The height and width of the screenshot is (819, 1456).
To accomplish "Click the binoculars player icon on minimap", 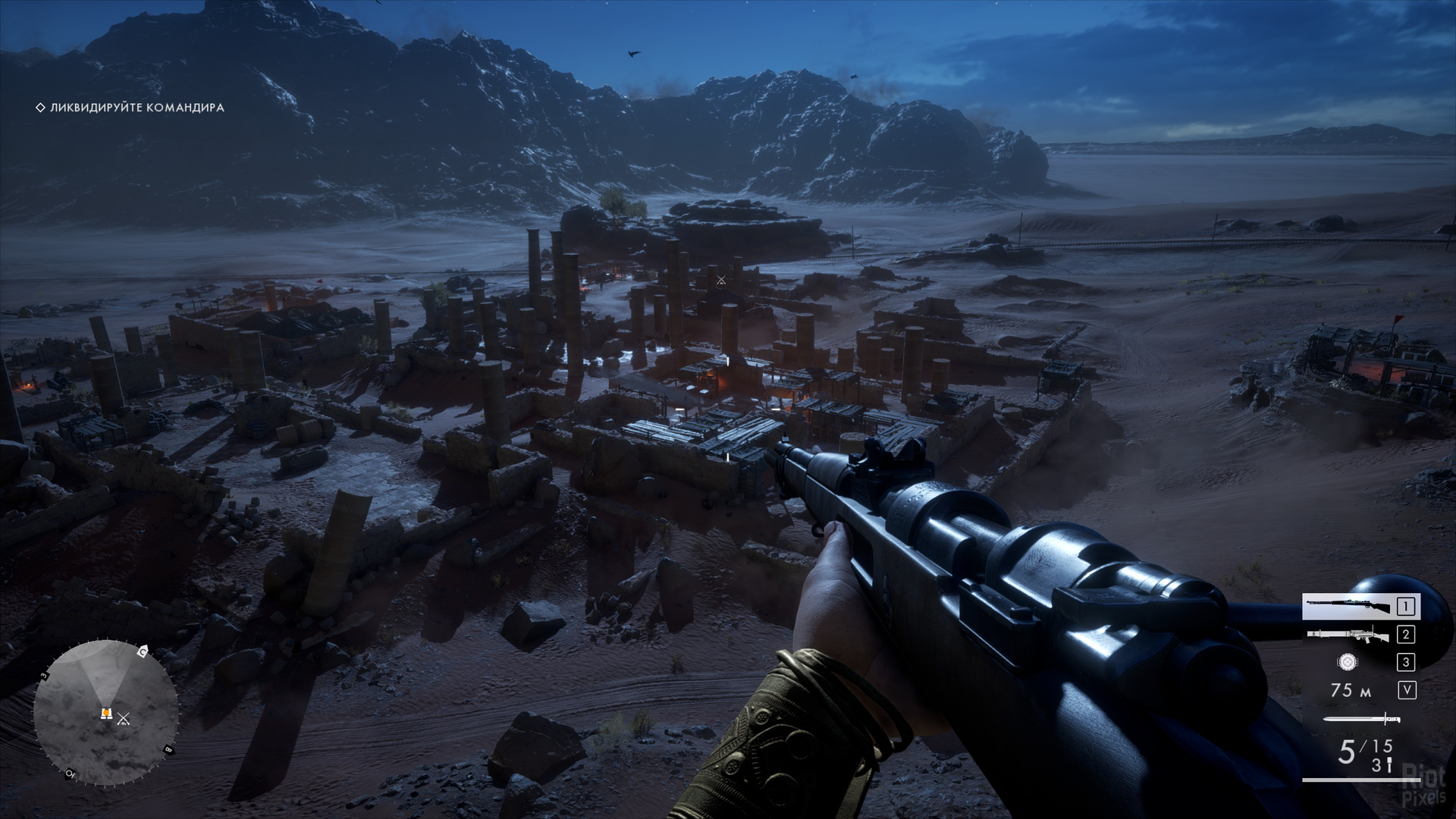I will 106,714.
